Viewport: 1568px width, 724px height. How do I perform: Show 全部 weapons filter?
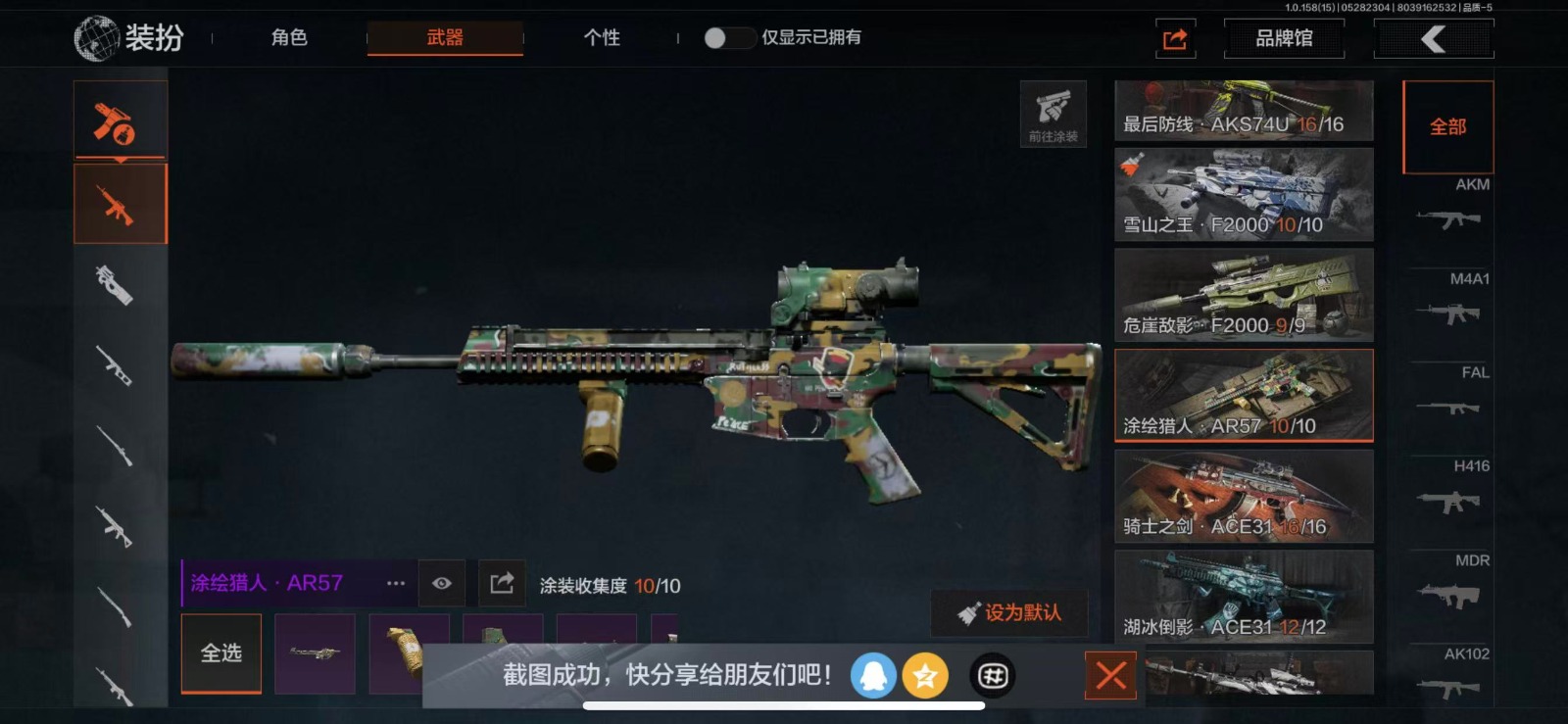1447,127
